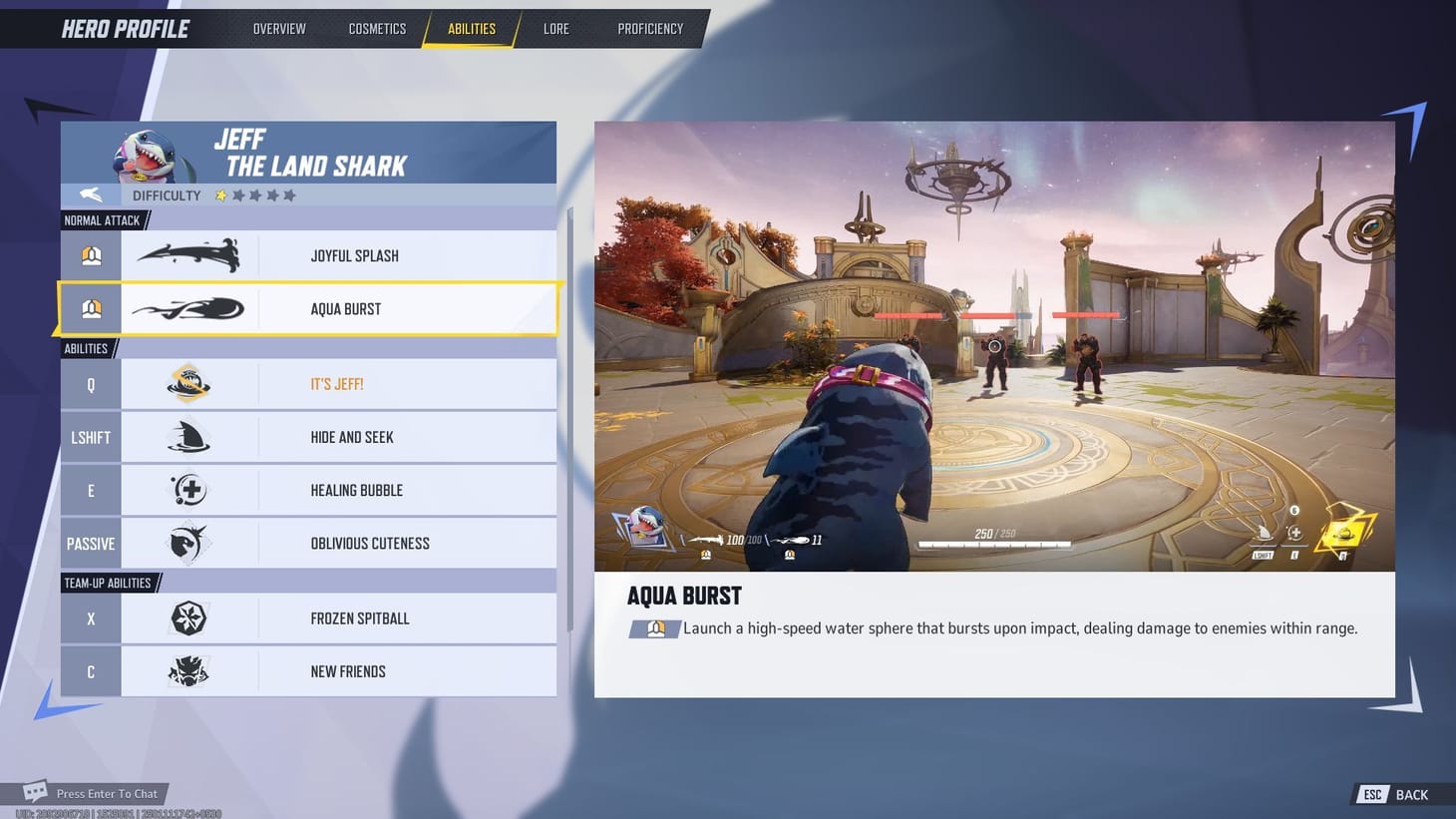Click Press Enter To Chat
The image size is (1456, 819).
point(108,793)
